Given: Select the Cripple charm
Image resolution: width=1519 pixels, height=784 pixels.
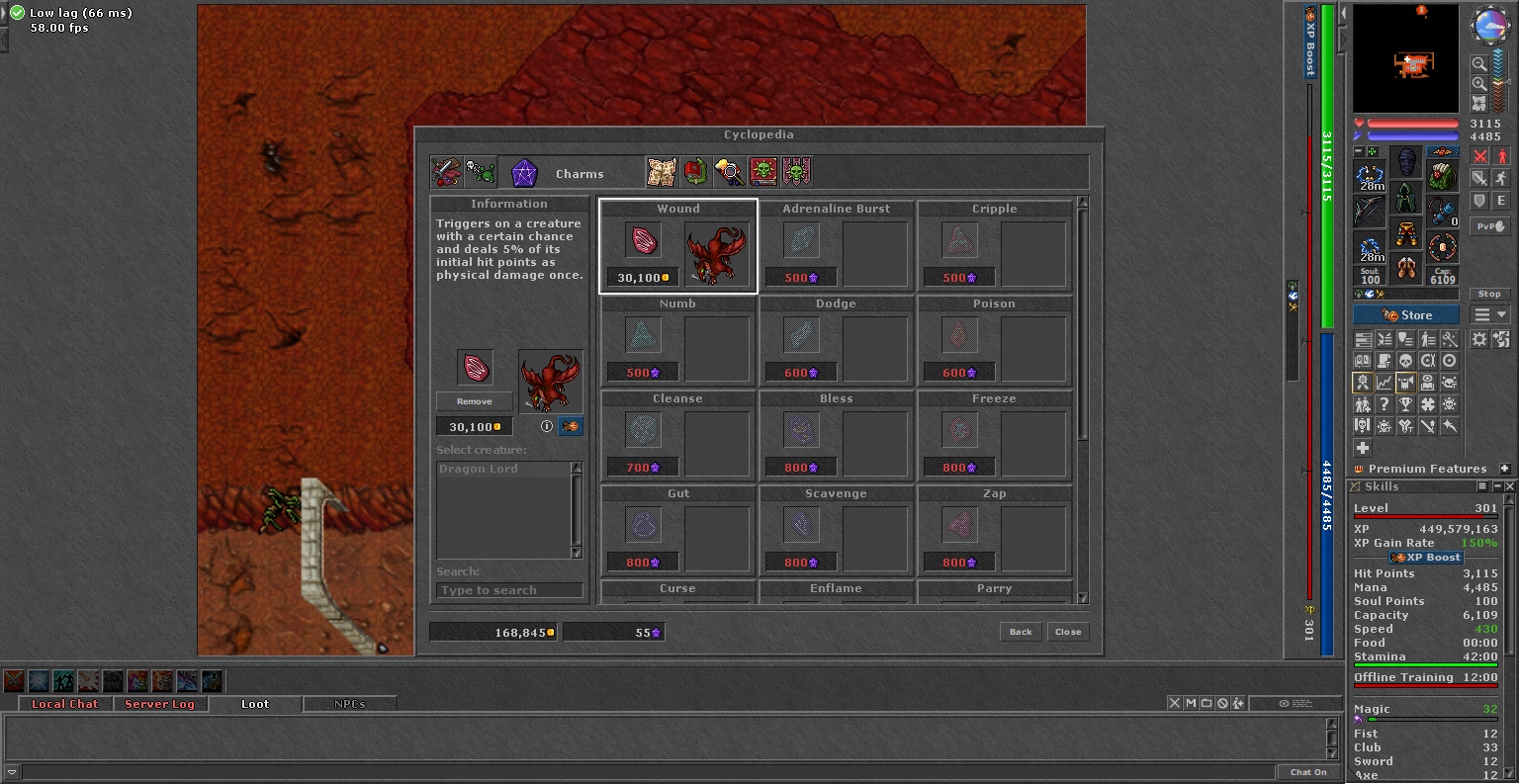Looking at the screenshot, I should [x=995, y=246].
